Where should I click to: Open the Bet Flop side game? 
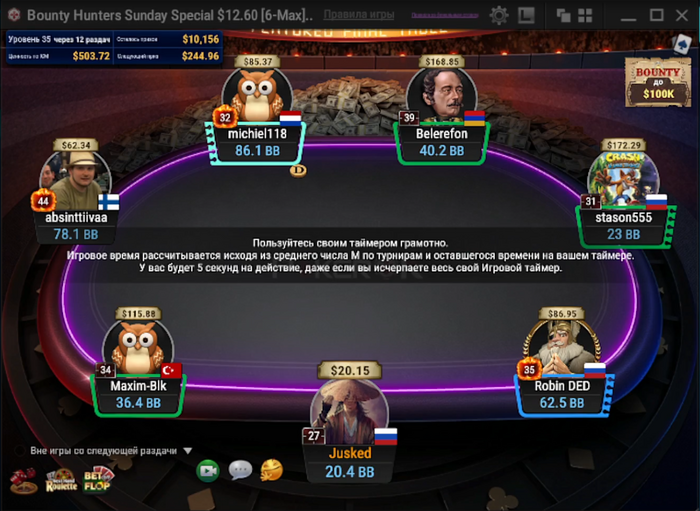98,480
